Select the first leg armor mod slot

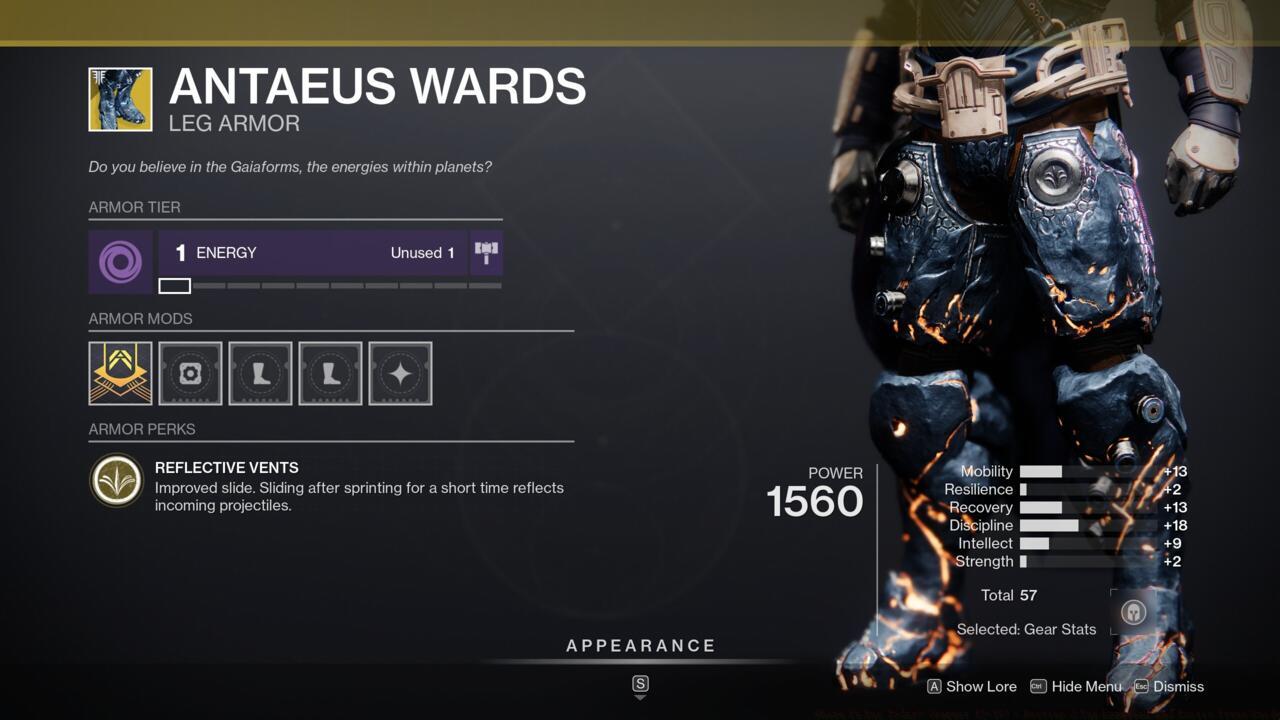tap(260, 373)
